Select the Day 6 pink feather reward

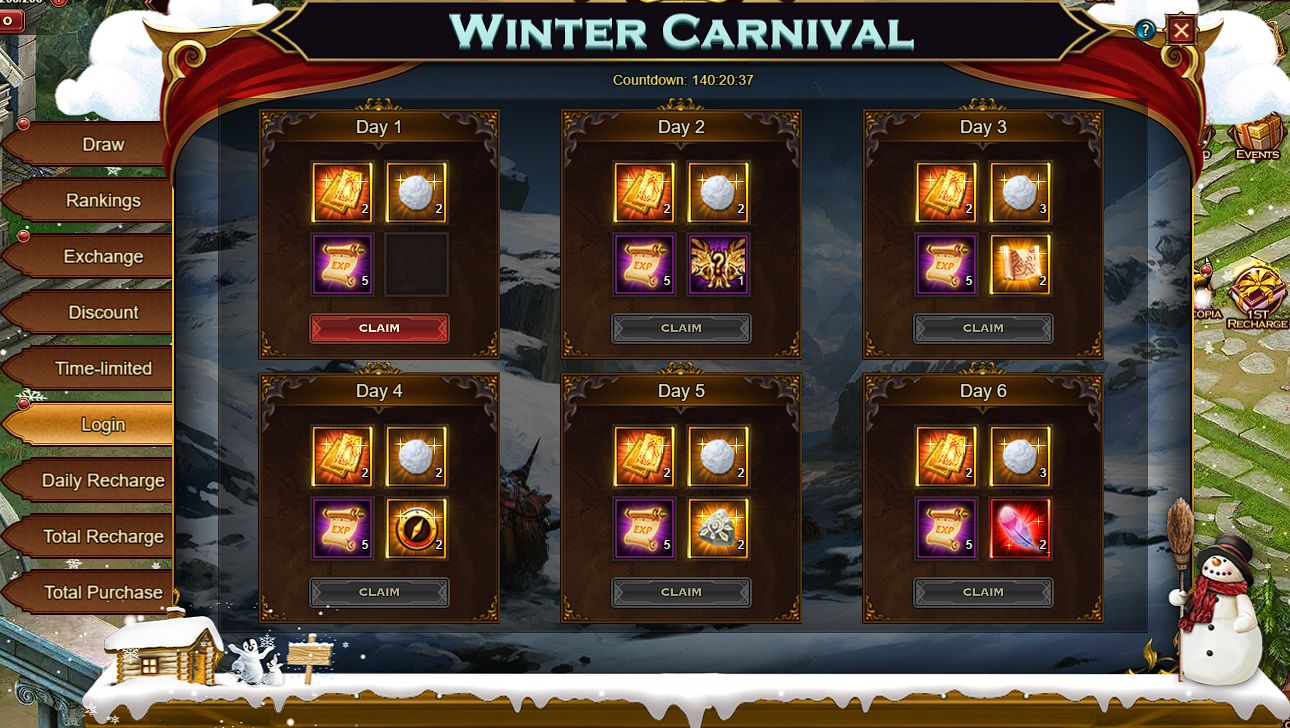[1020, 529]
